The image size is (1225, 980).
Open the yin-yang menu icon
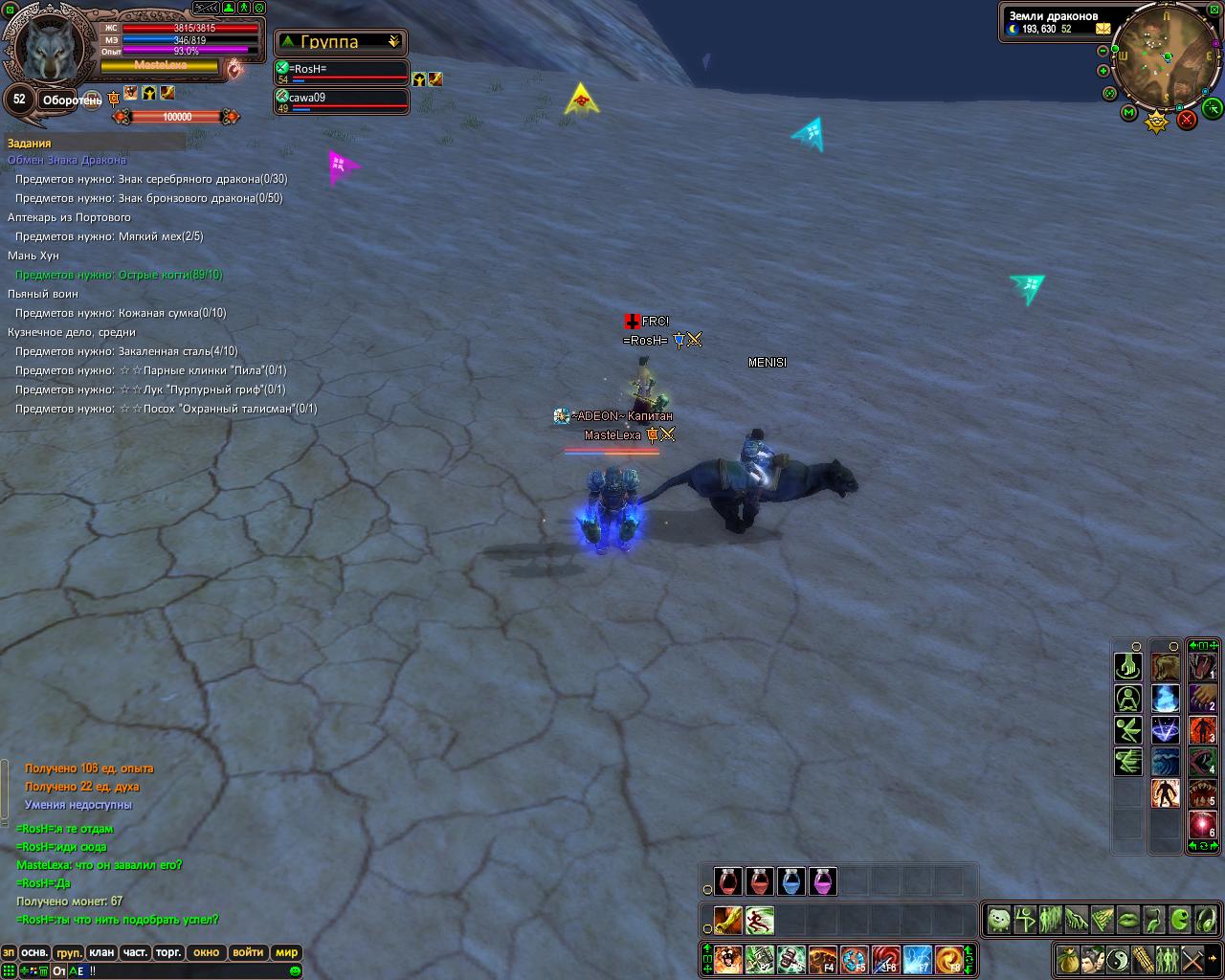(1116, 958)
